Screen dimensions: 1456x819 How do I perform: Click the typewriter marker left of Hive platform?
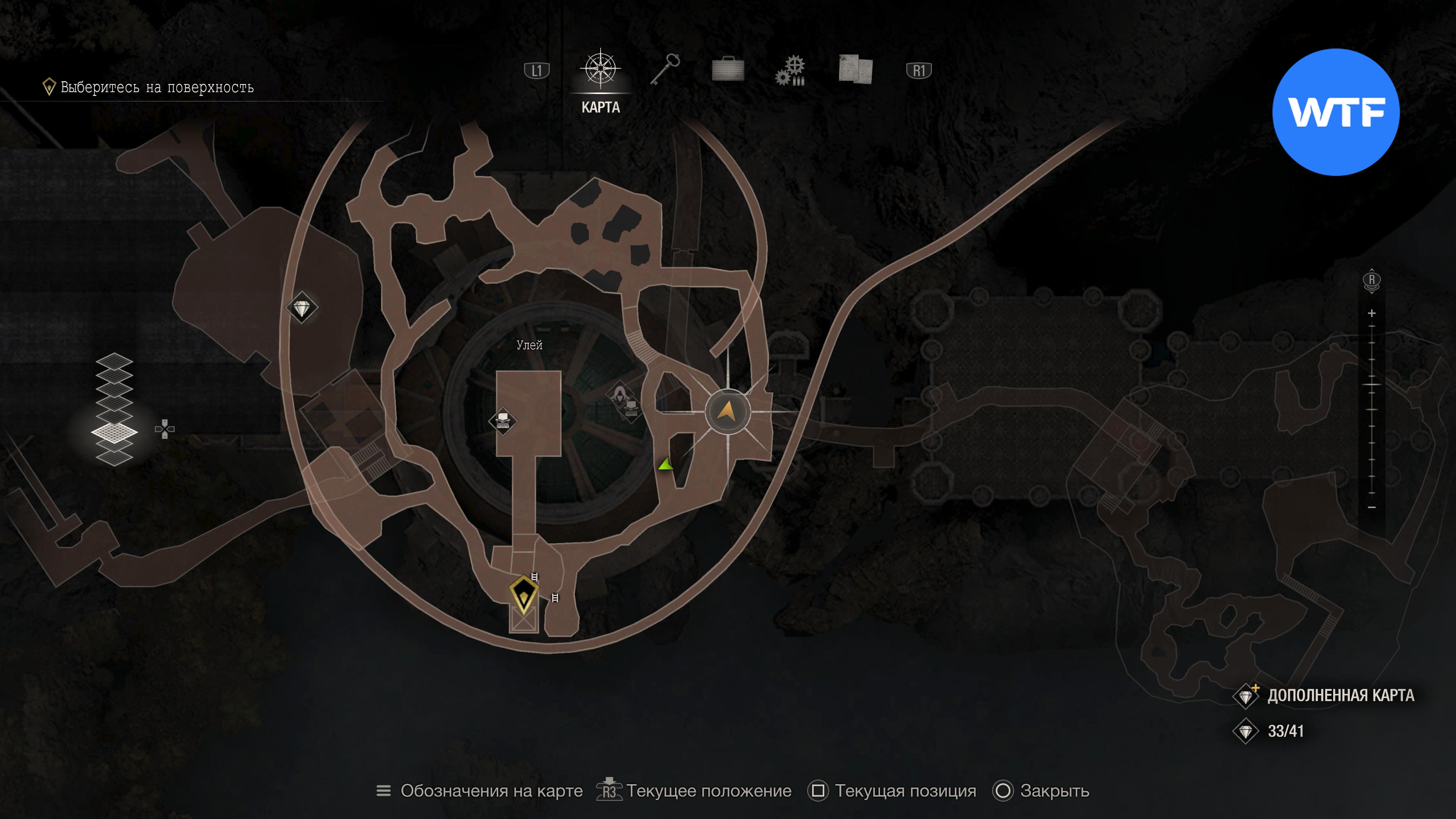pyautogui.click(x=502, y=420)
